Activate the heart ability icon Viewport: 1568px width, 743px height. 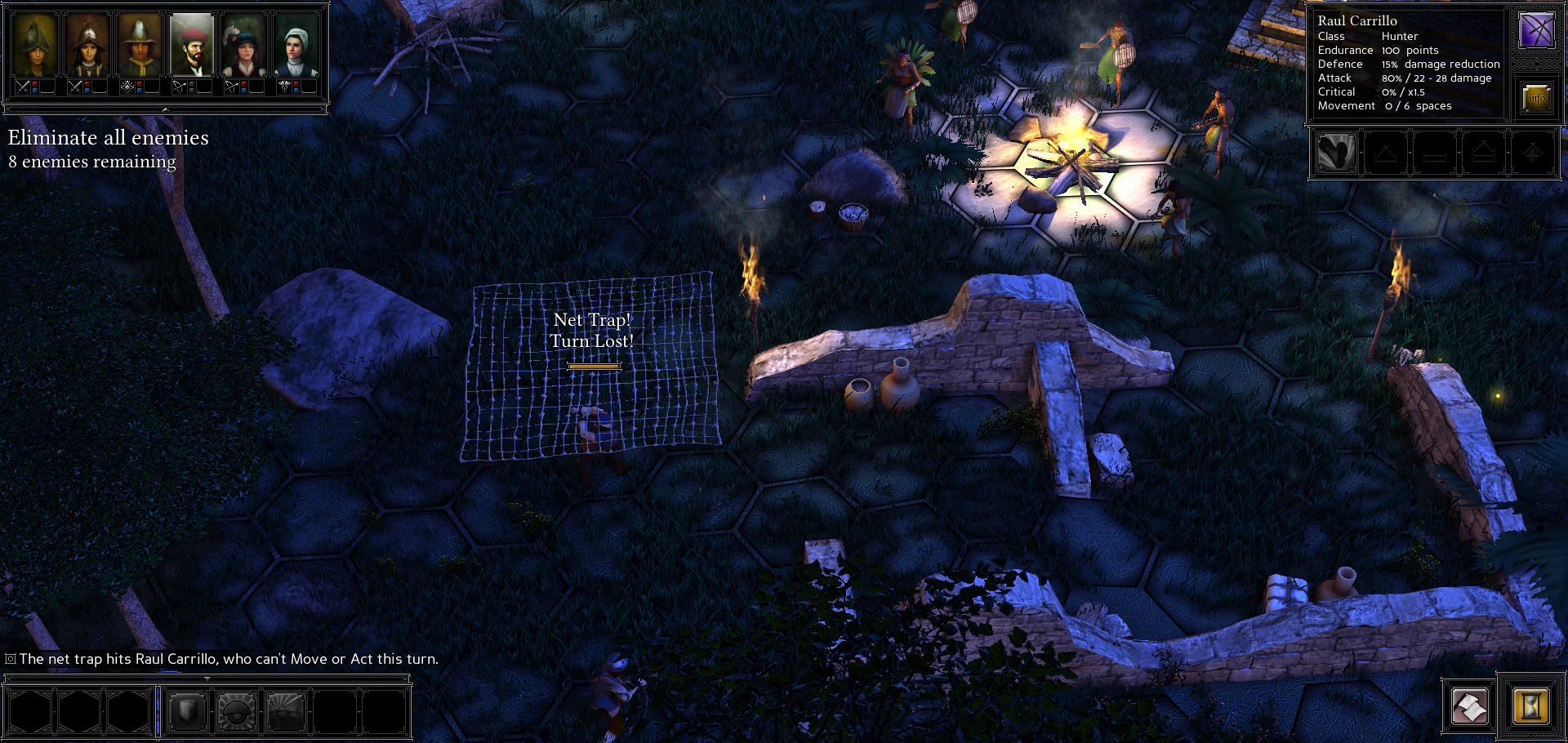[1336, 153]
